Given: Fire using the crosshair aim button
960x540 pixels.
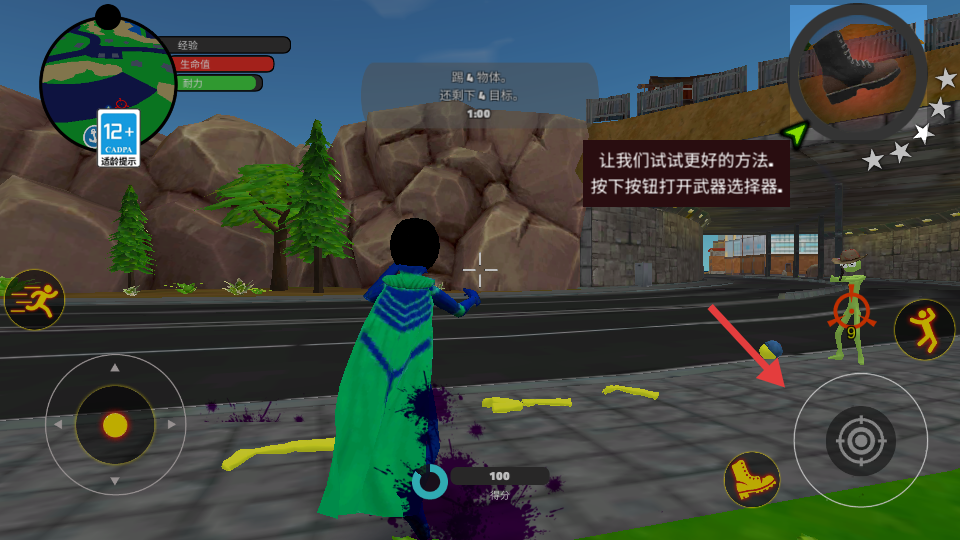Looking at the screenshot, I should tap(860, 439).
